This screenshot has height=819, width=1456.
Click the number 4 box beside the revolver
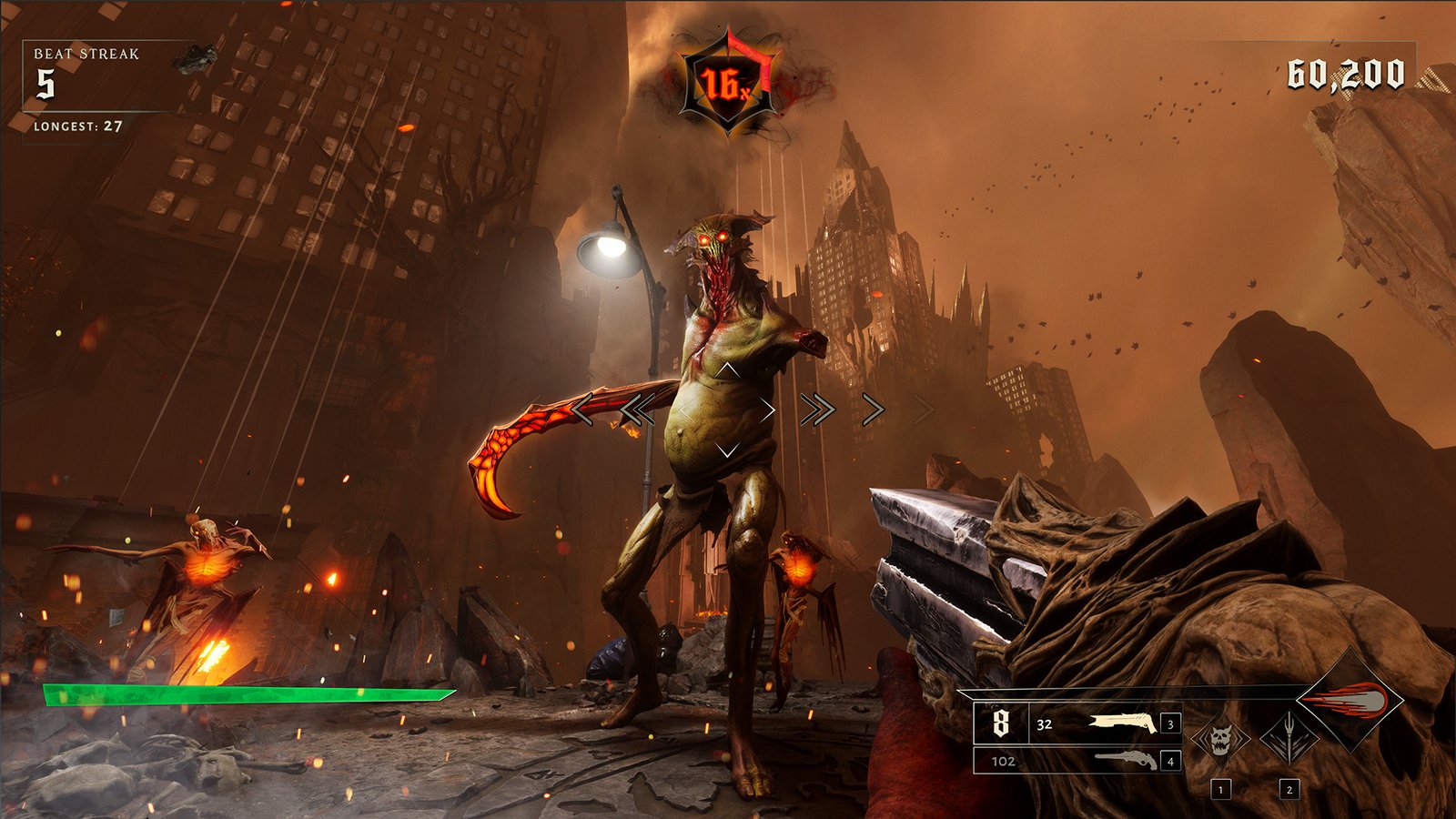(1168, 763)
